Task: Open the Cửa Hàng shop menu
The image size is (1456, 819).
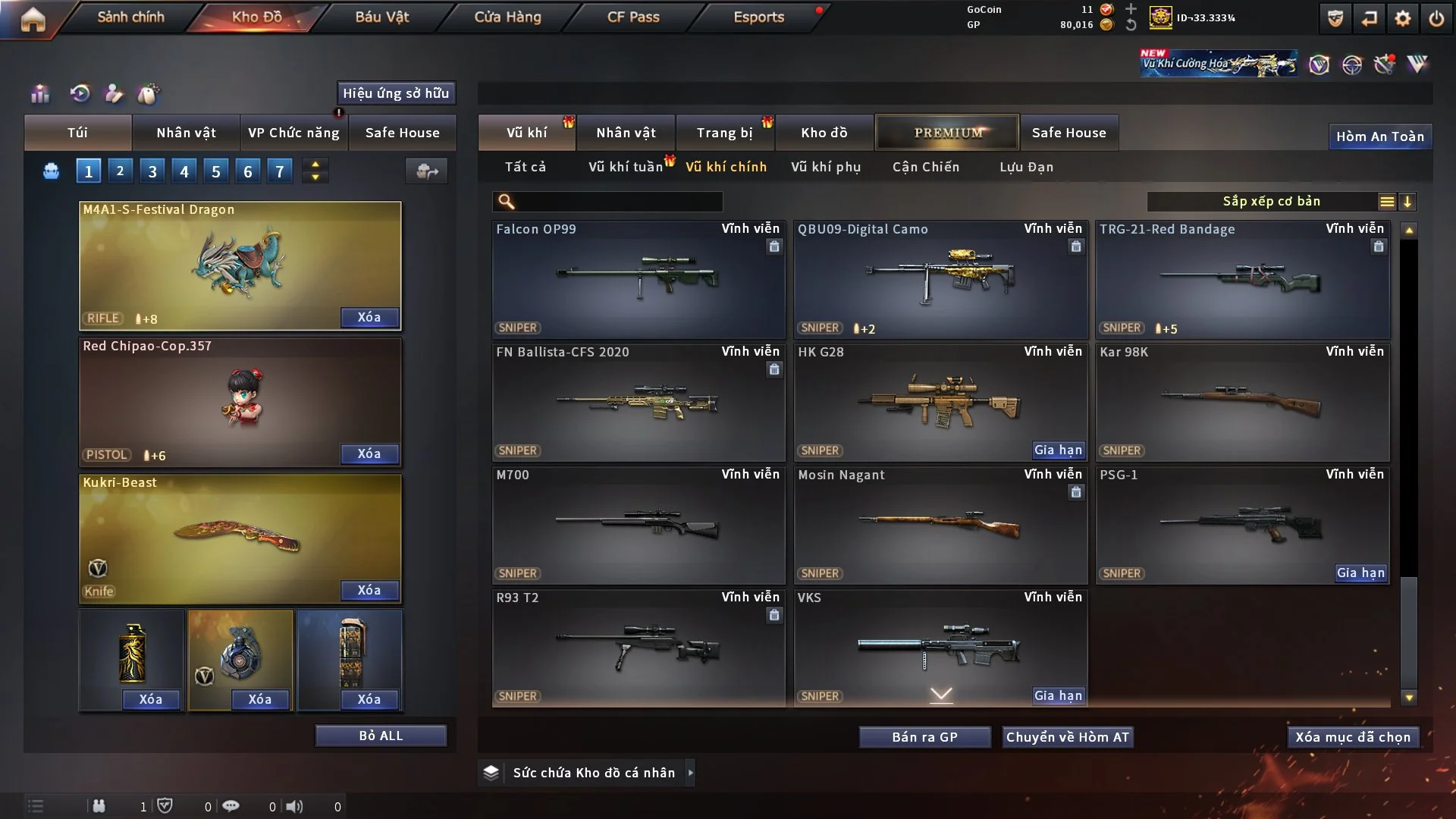Action: click(507, 17)
